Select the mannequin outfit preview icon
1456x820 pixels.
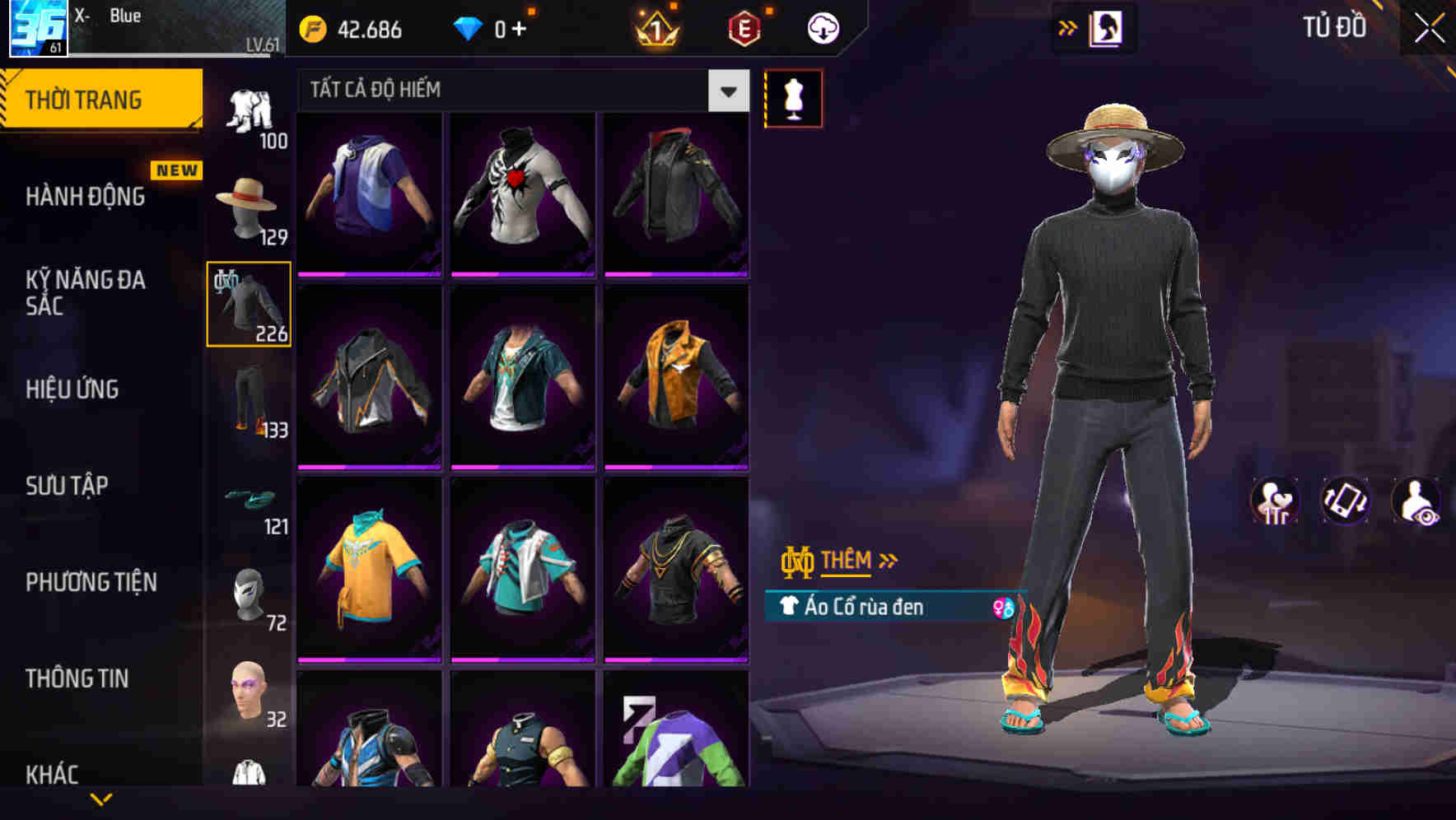(x=793, y=97)
